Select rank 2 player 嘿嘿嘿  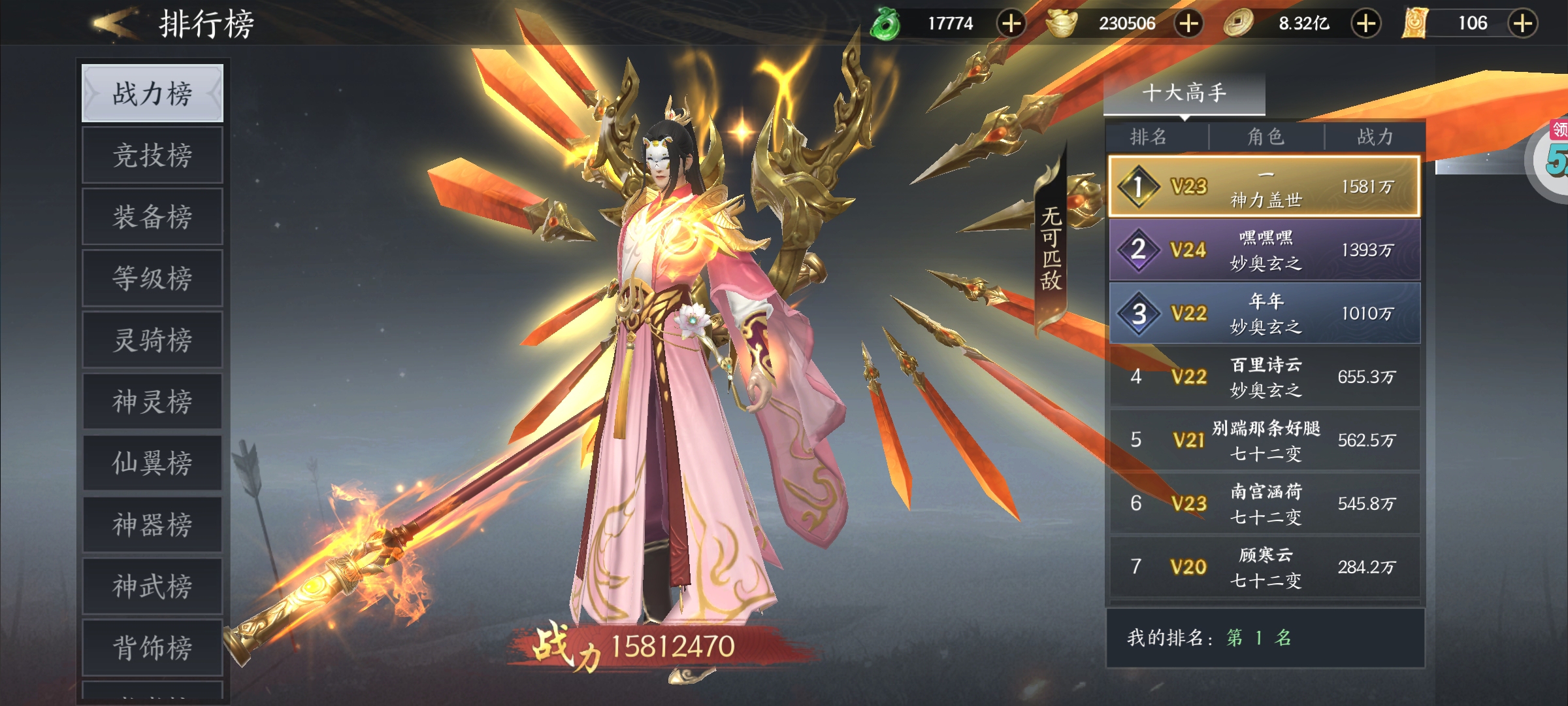pyautogui.click(x=1265, y=250)
